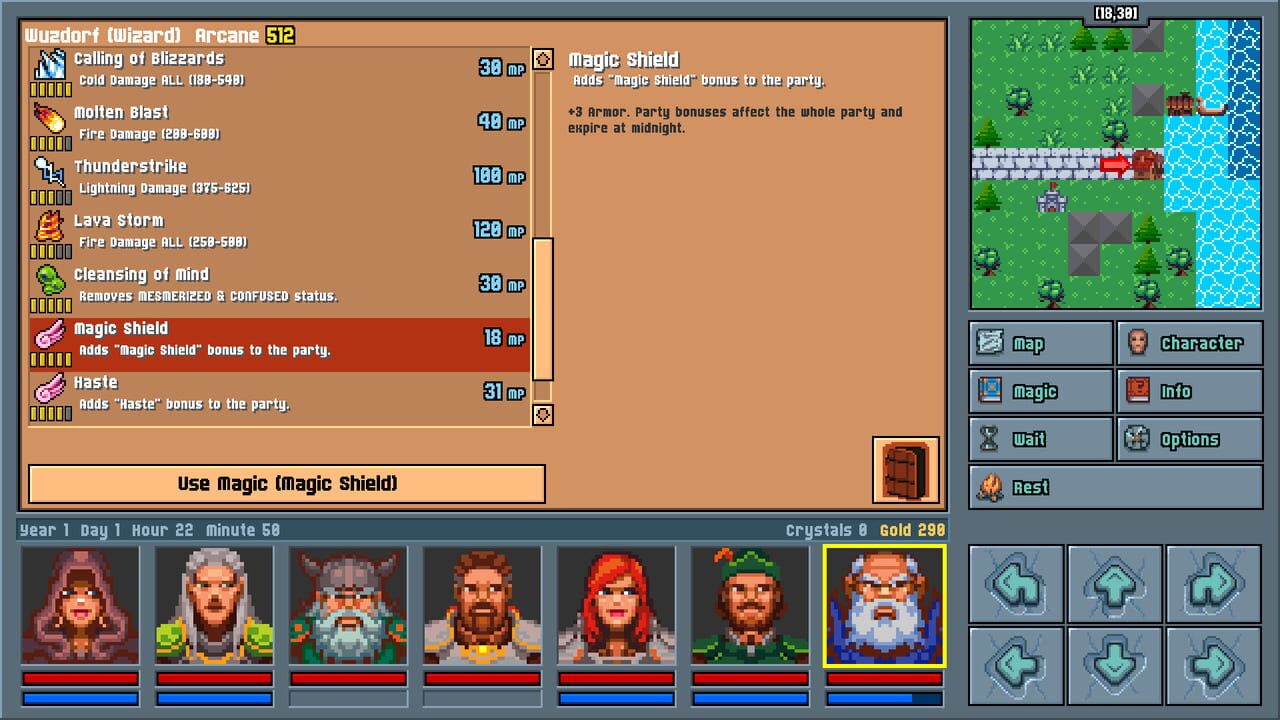Screen dimensions: 1280x720
Task: Switch to the Character screen
Action: pos(1190,343)
